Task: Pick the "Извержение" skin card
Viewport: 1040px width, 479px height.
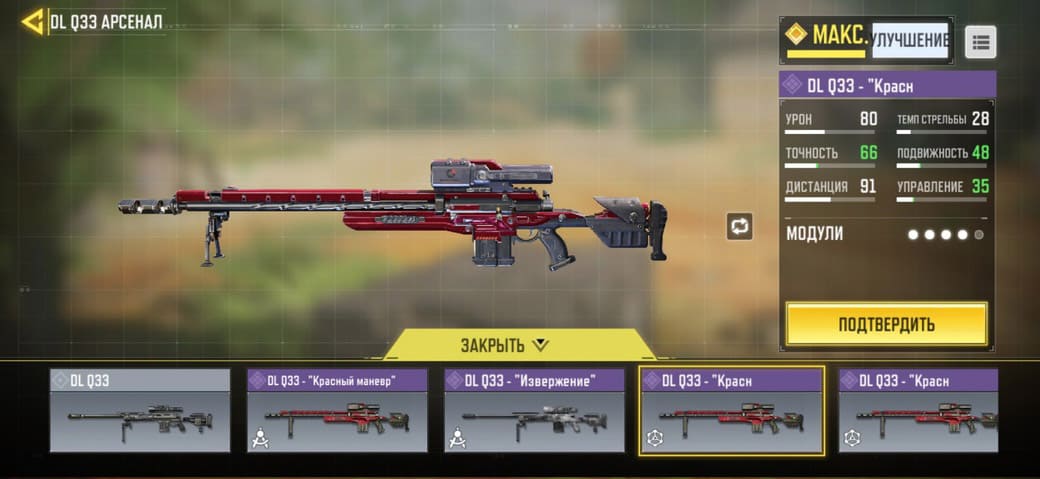Action: pos(534,411)
